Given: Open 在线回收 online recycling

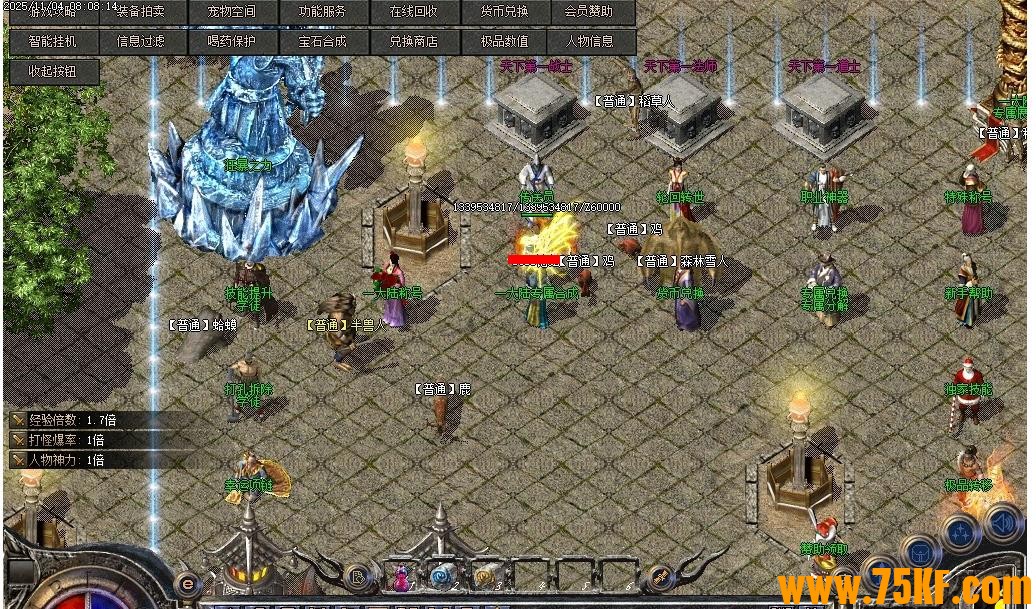Looking at the screenshot, I should pyautogui.click(x=413, y=12).
